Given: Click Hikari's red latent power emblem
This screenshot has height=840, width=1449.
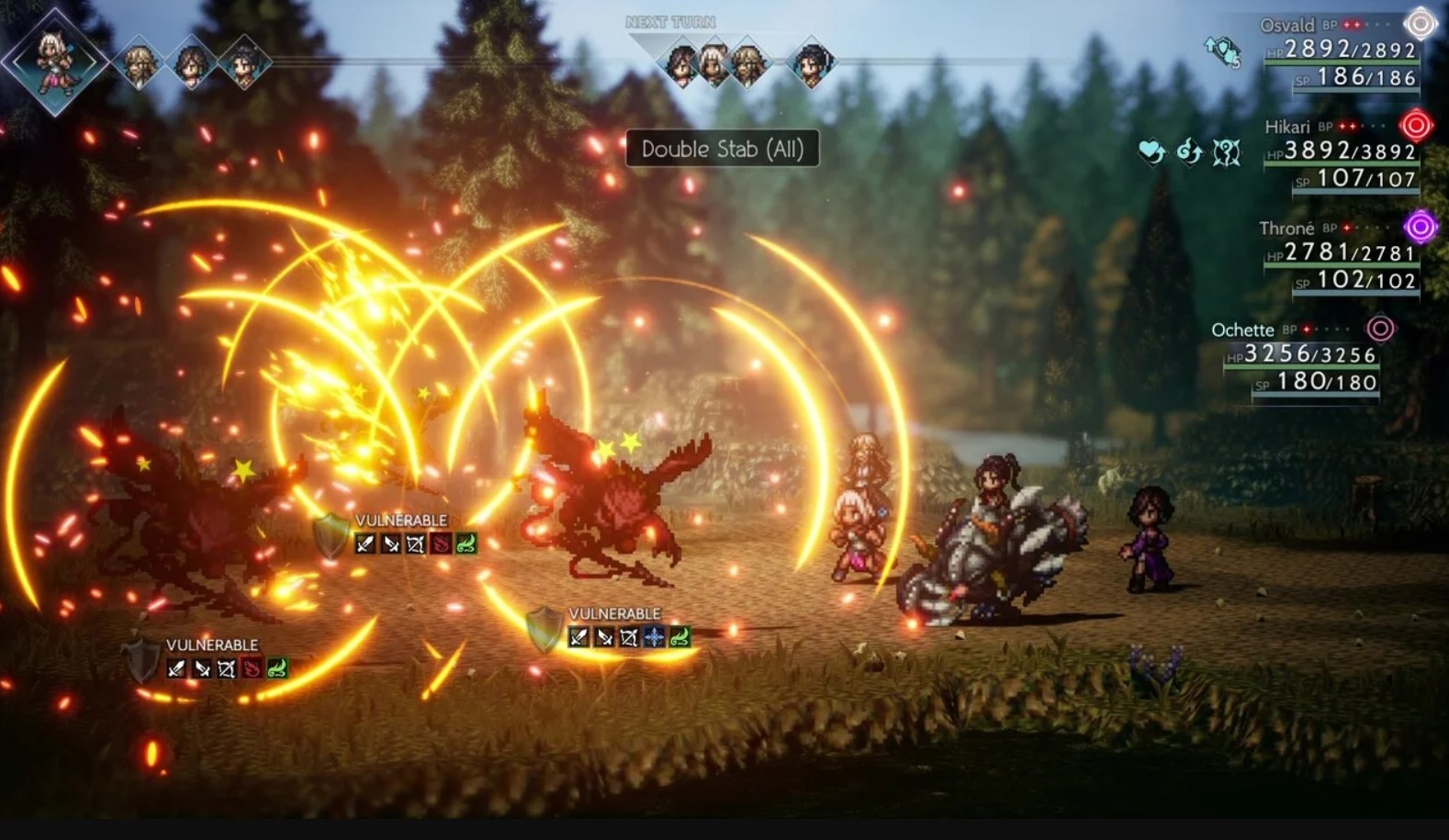Looking at the screenshot, I should click(1416, 125).
